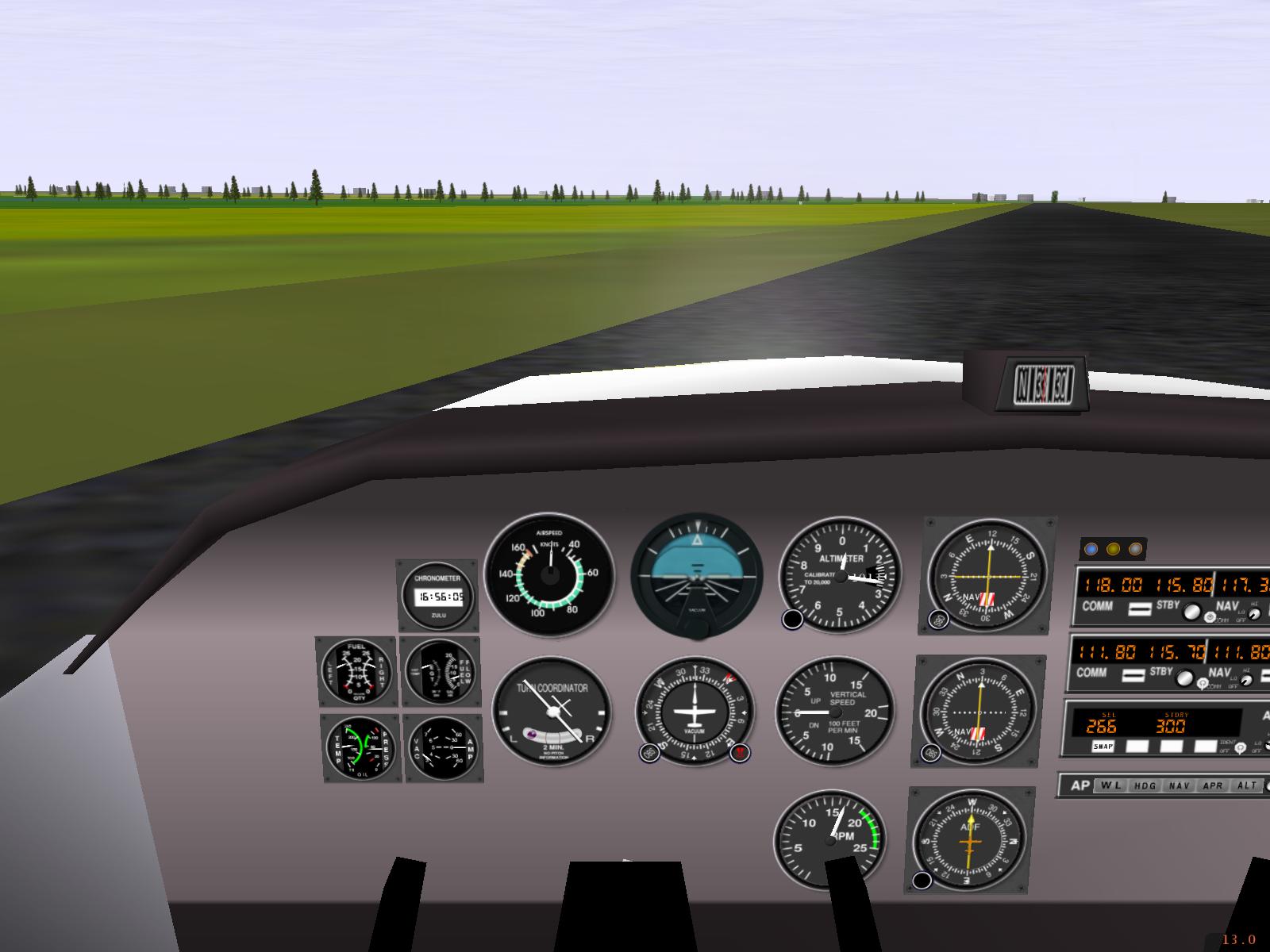This screenshot has width=1270, height=952.
Task: Click the ADF SWAP frequency button
Action: [1103, 746]
